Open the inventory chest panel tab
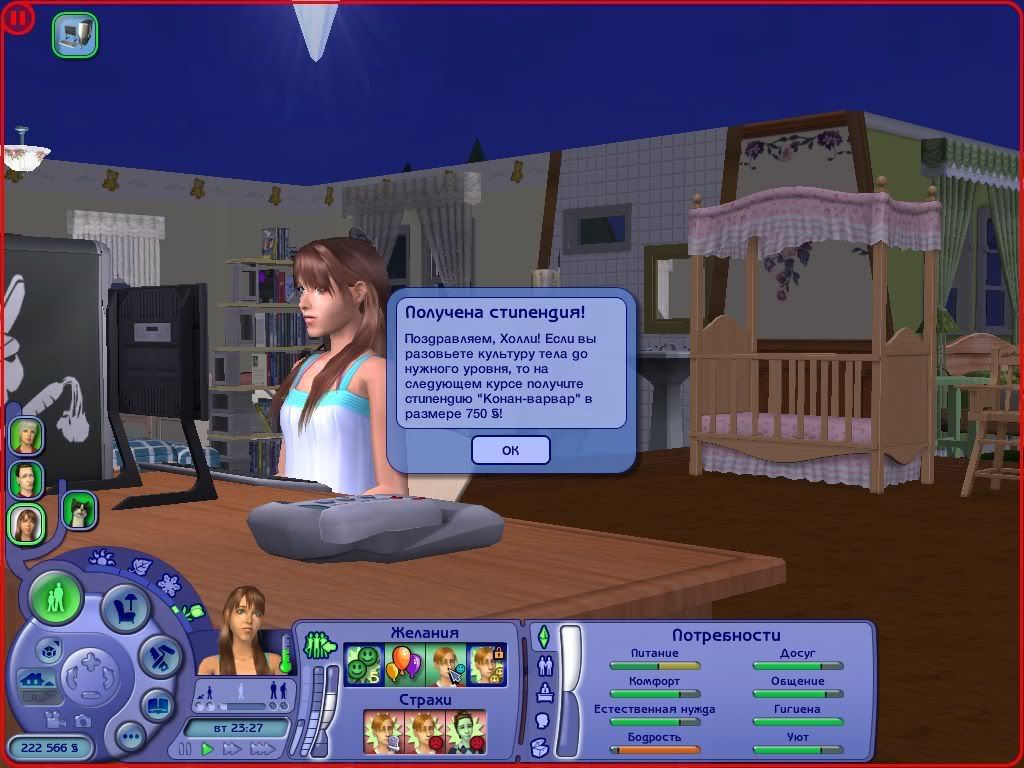This screenshot has height=768, width=1024. [x=541, y=746]
